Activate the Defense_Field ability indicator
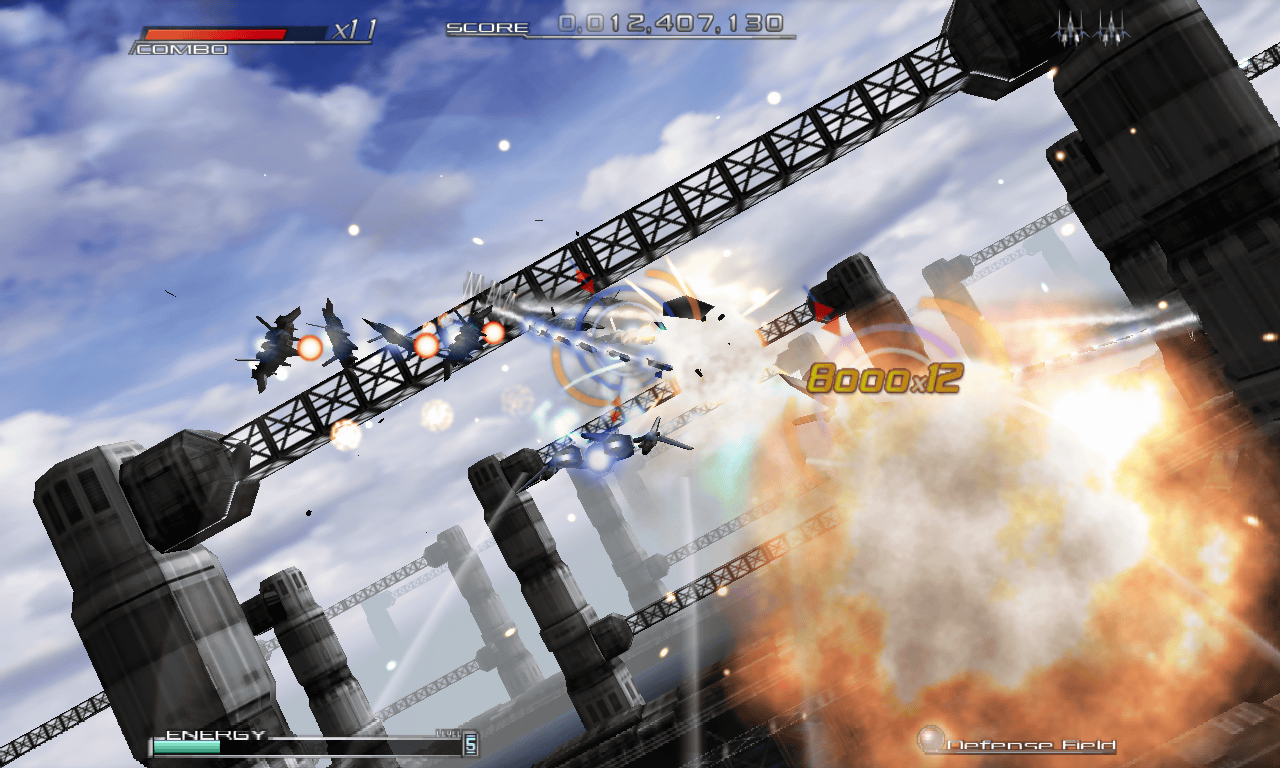 1017,743
